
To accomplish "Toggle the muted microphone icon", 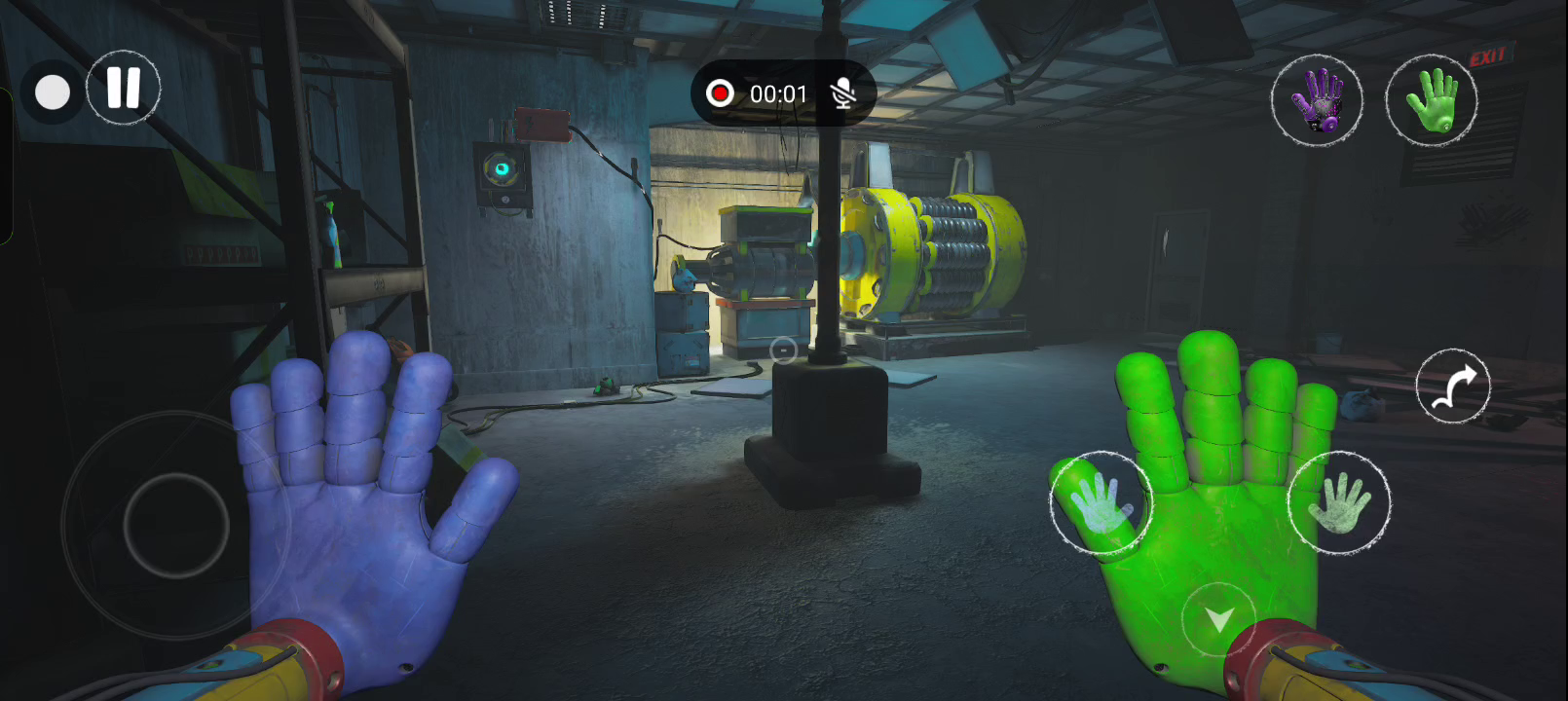I will pyautogui.click(x=843, y=93).
